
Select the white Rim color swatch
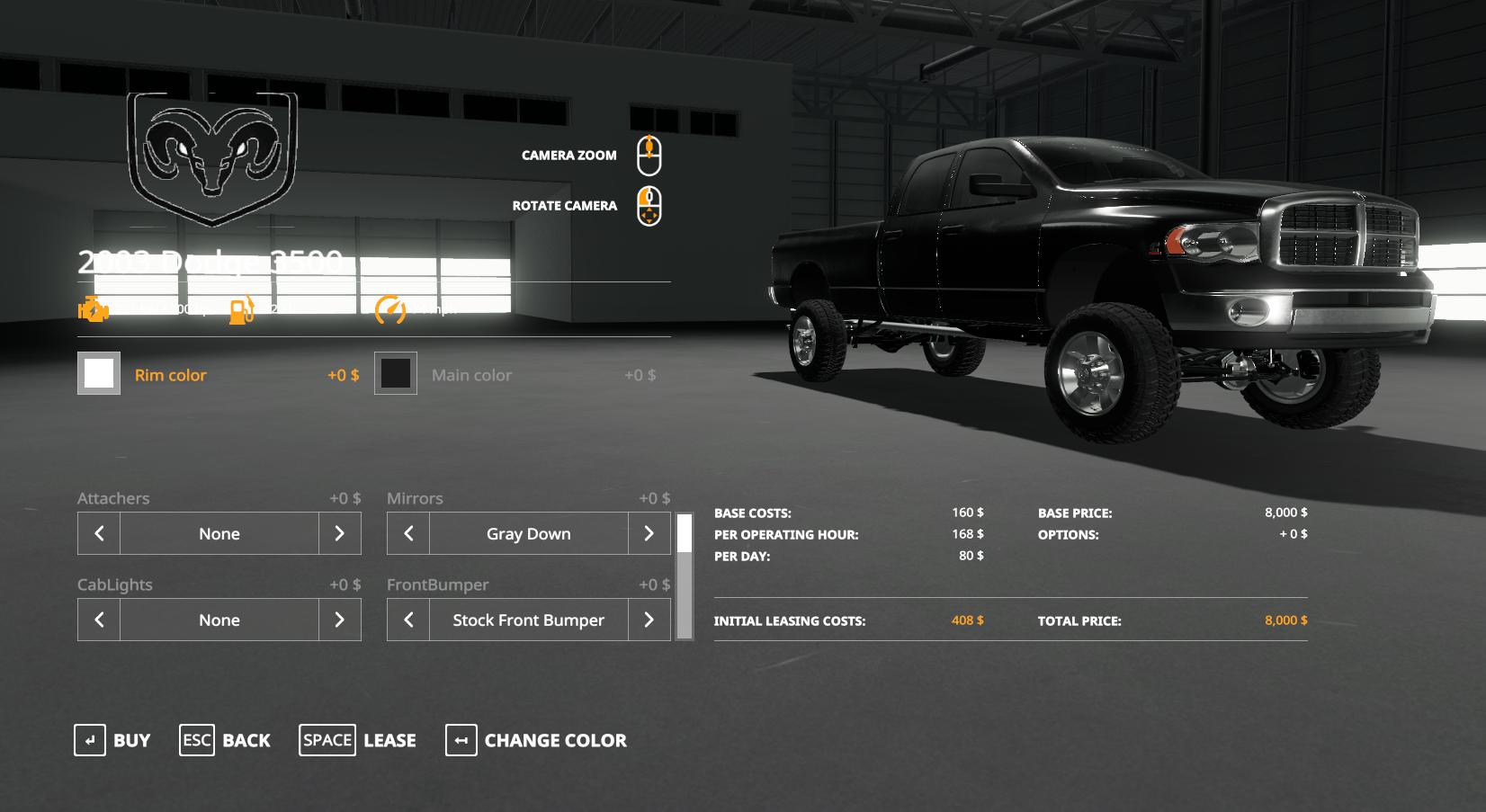[x=99, y=373]
